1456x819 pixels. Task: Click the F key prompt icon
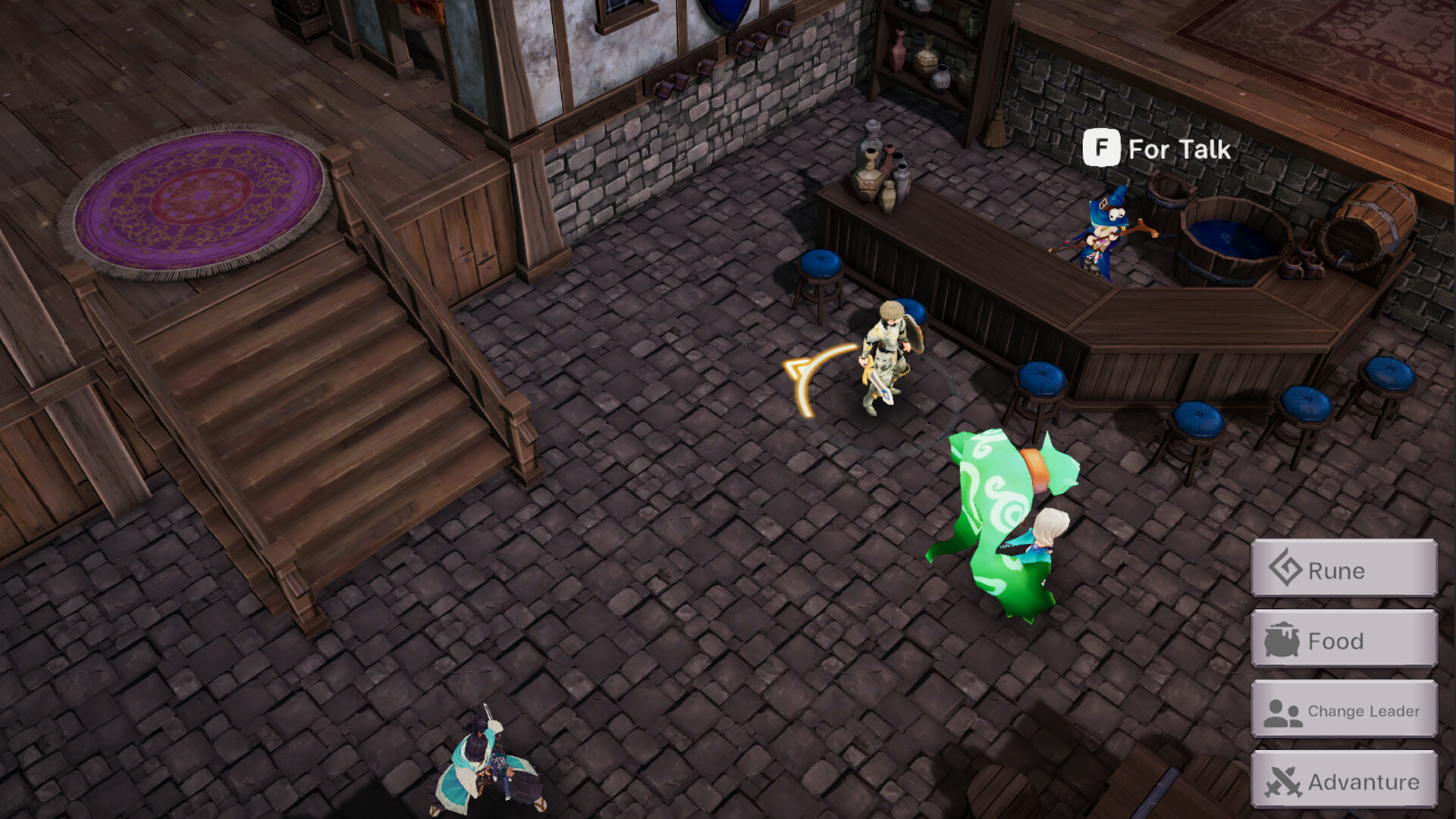1100,149
